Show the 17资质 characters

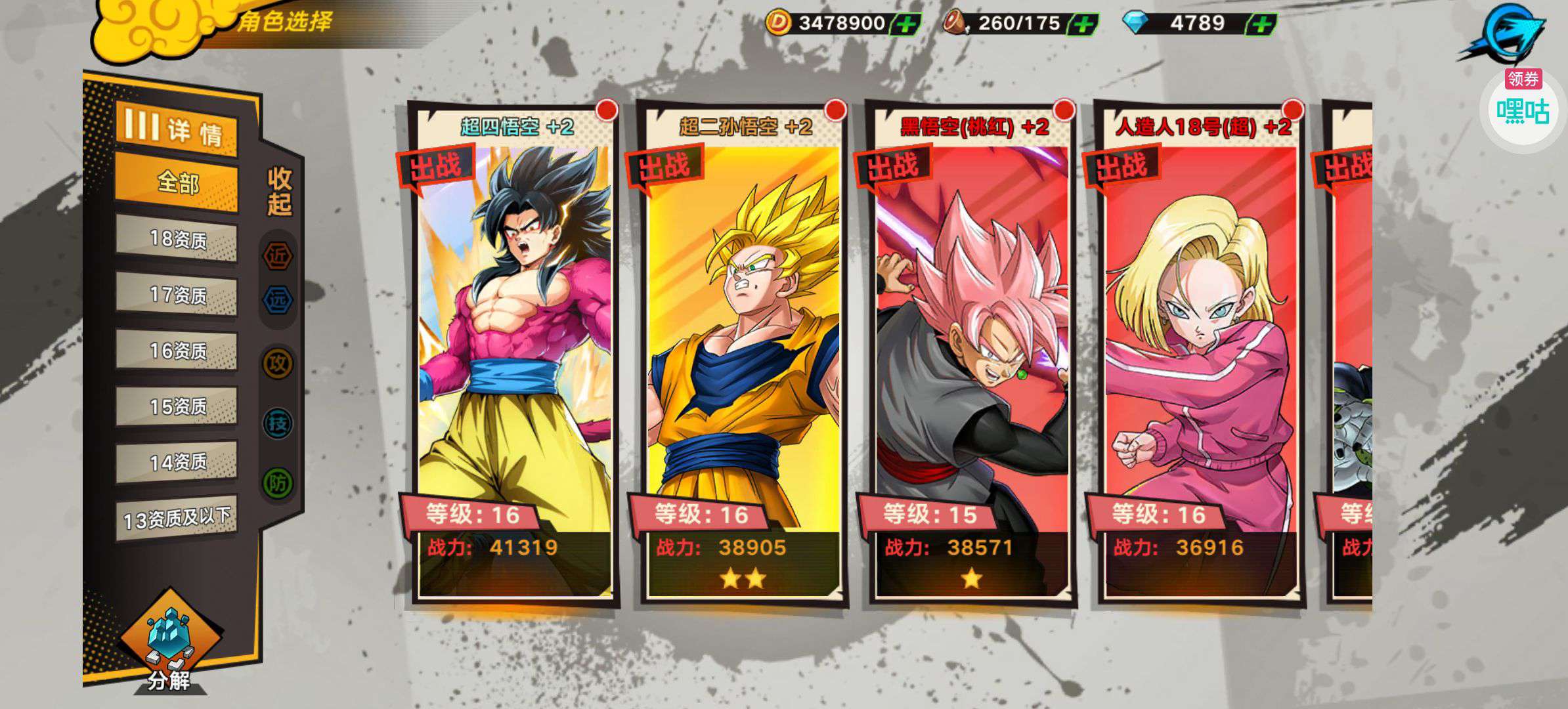click(x=177, y=295)
